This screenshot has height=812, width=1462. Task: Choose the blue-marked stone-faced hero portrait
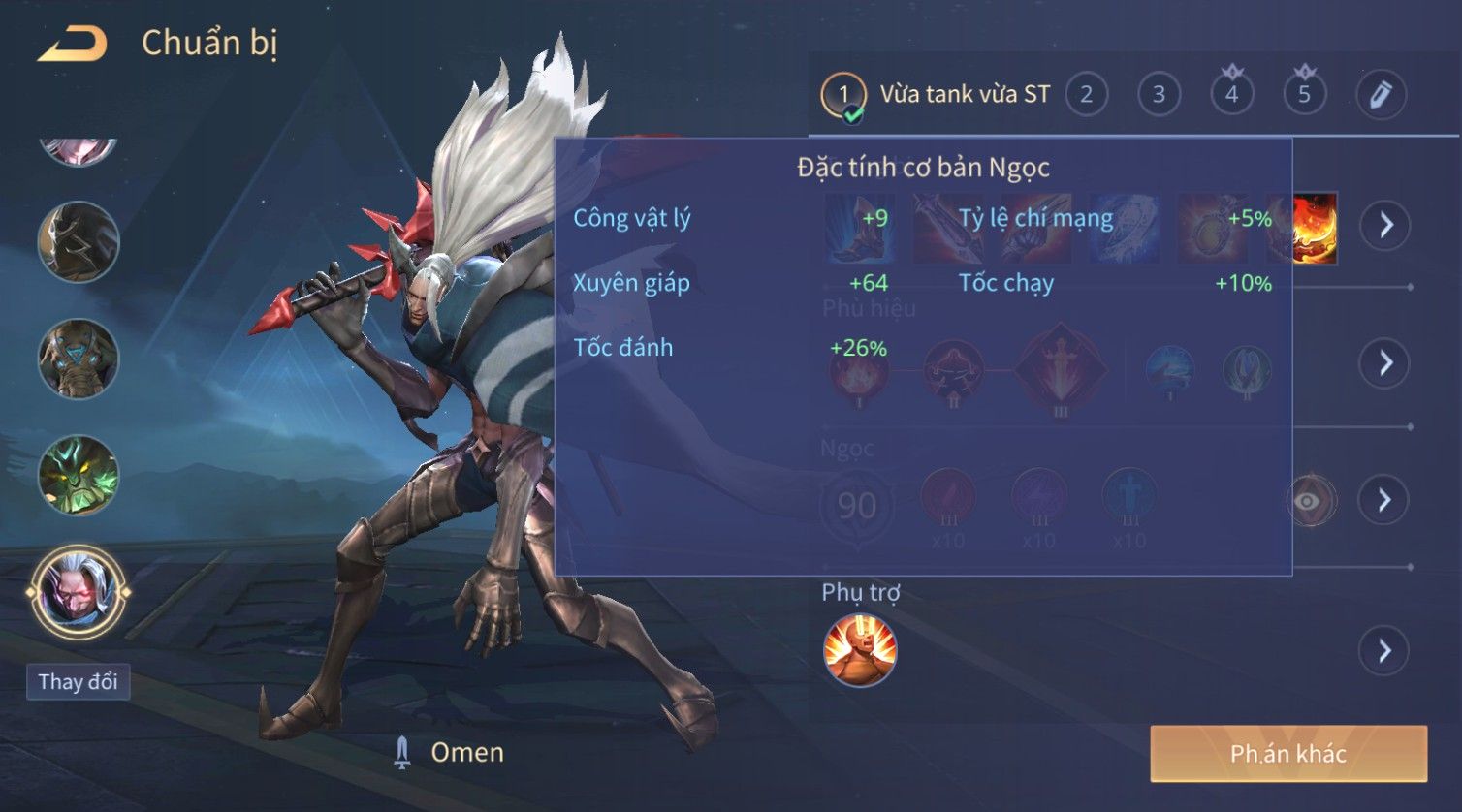click(x=78, y=359)
